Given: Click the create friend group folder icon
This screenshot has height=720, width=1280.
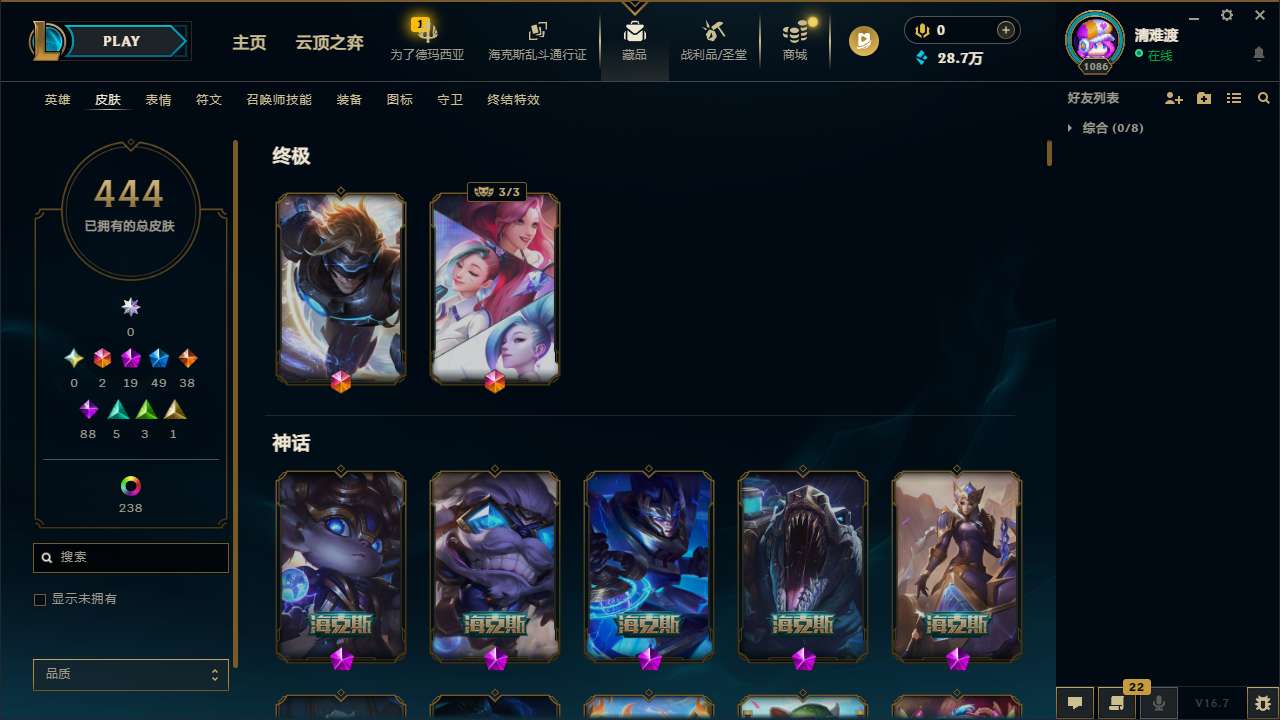Looking at the screenshot, I should click(1204, 97).
